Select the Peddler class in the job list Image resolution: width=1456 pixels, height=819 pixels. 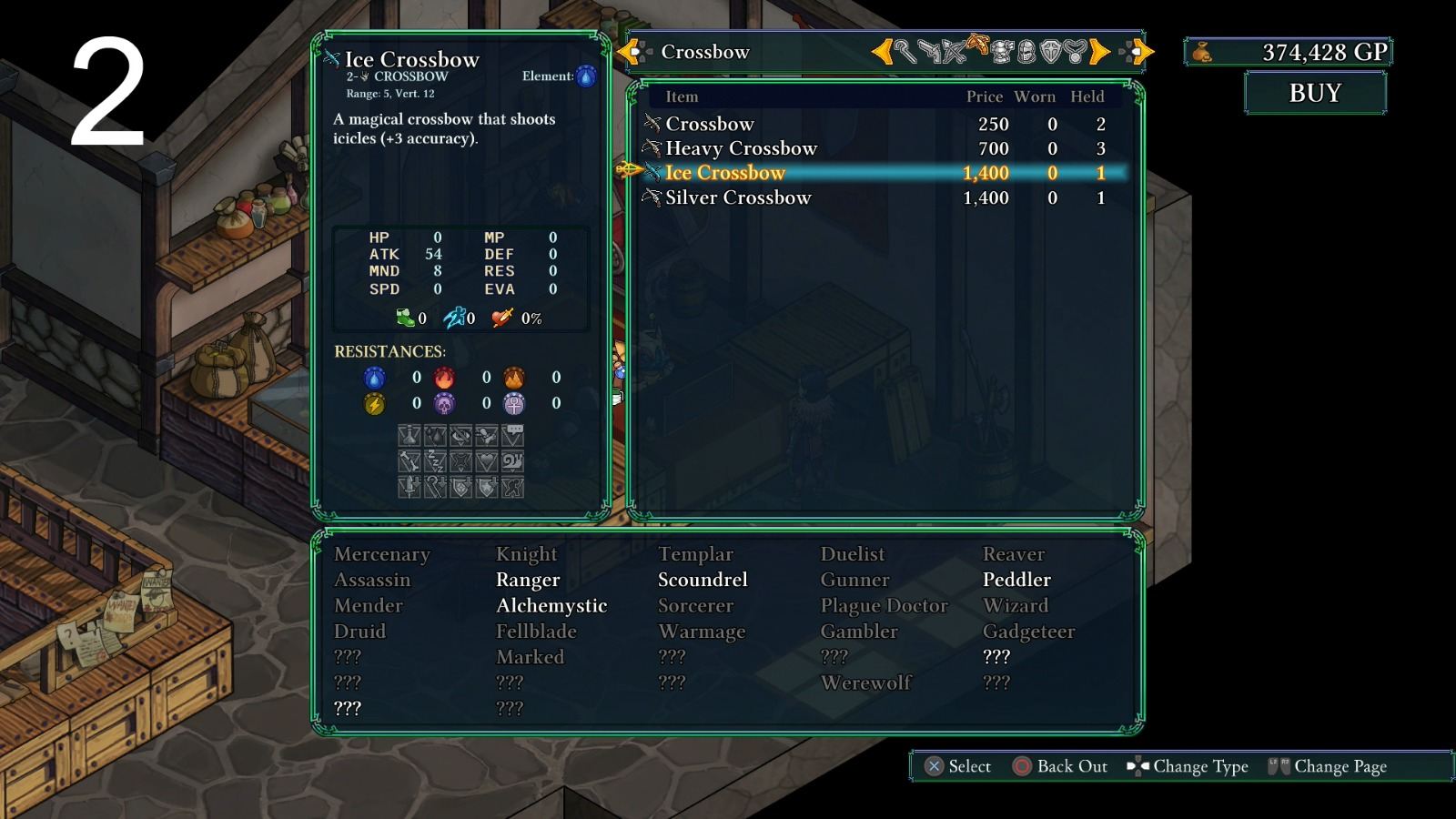1017,580
